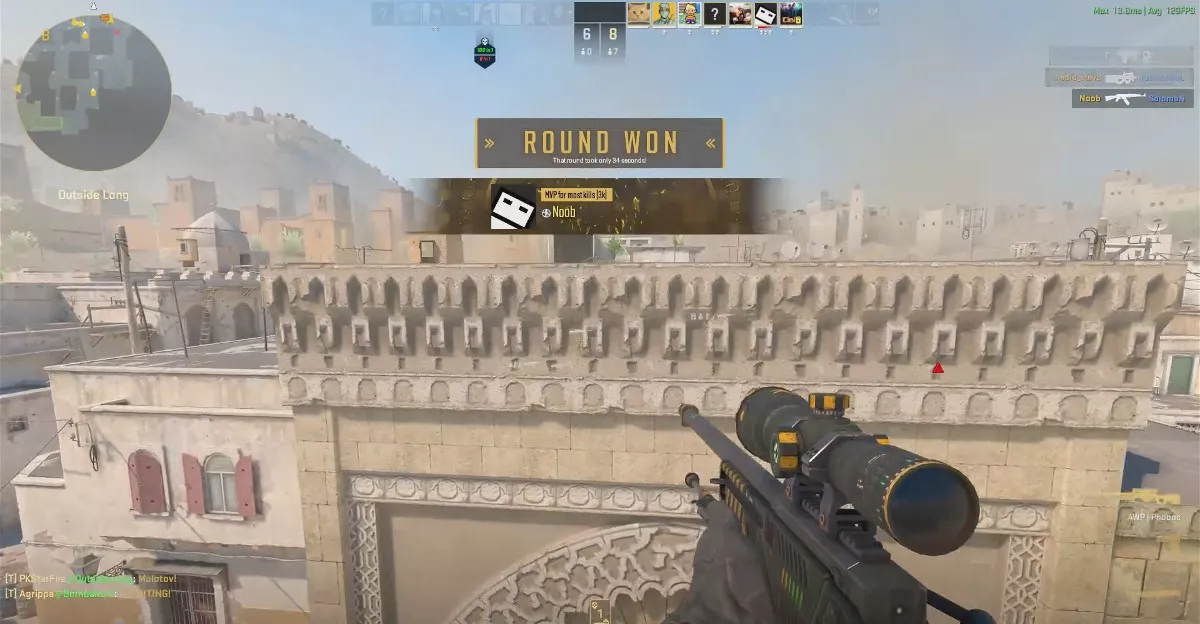The image size is (1200, 624).
Task: Select the AWP weapon label
Action: pos(1152,517)
